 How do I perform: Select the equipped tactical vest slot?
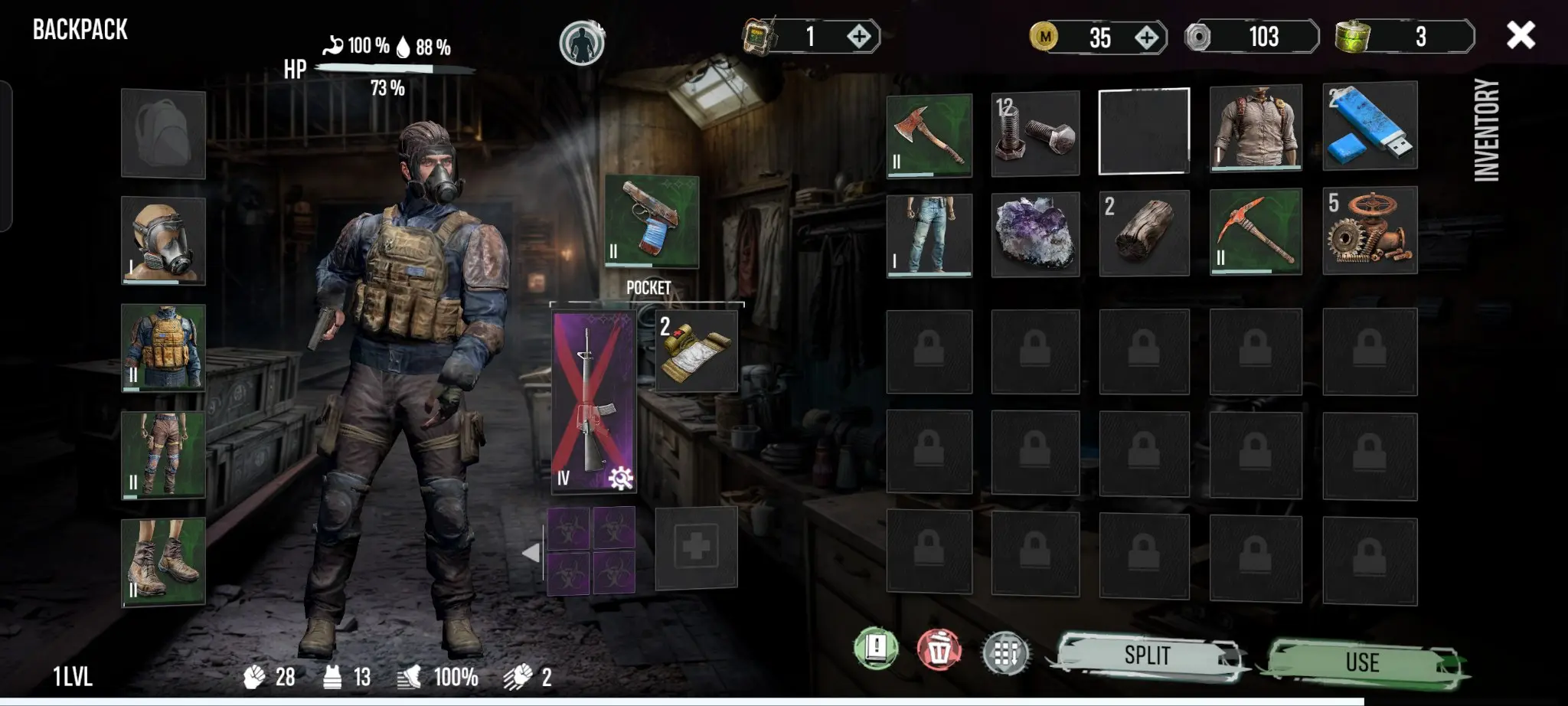163,348
